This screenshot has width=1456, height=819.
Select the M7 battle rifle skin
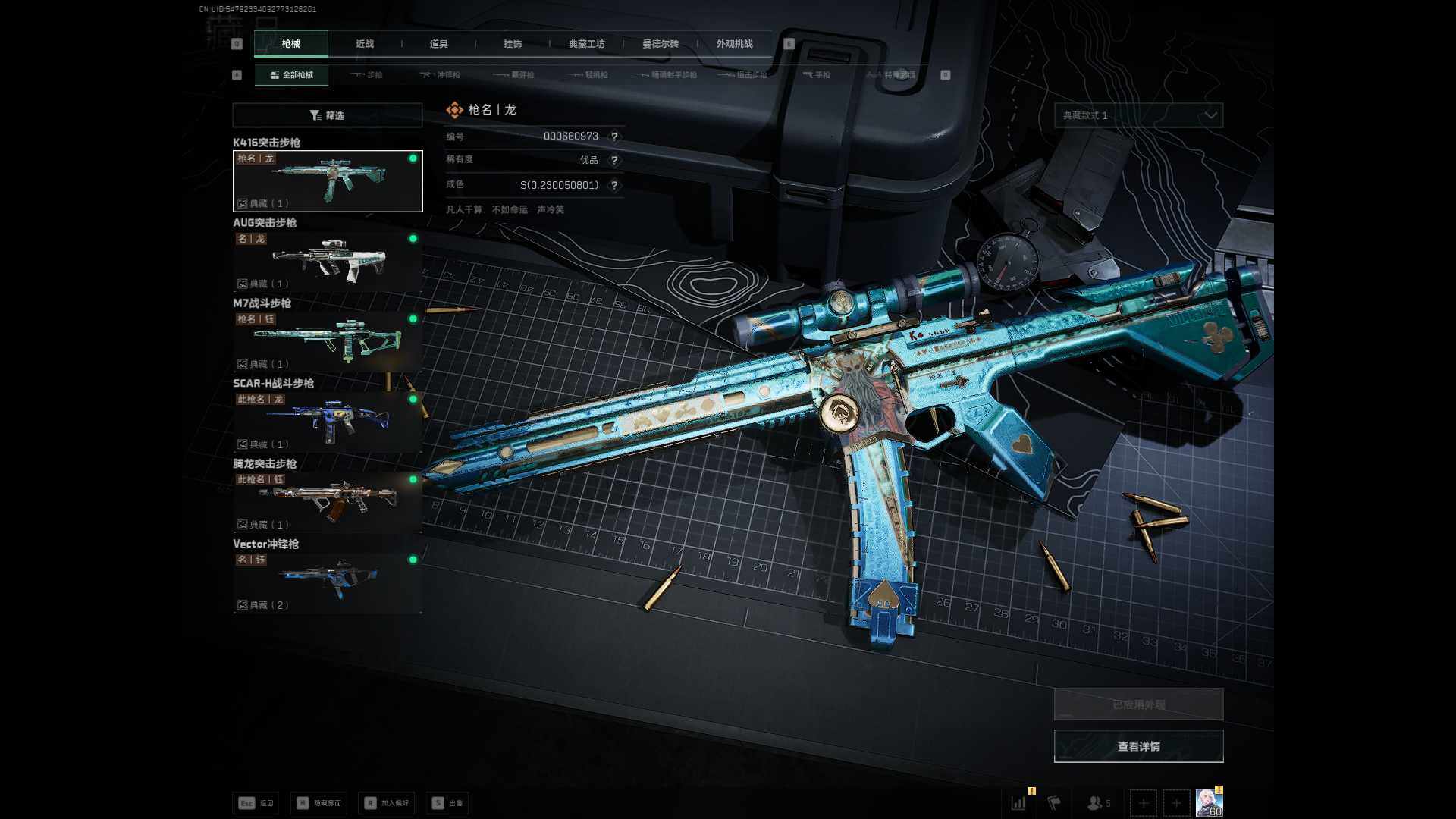click(x=328, y=341)
